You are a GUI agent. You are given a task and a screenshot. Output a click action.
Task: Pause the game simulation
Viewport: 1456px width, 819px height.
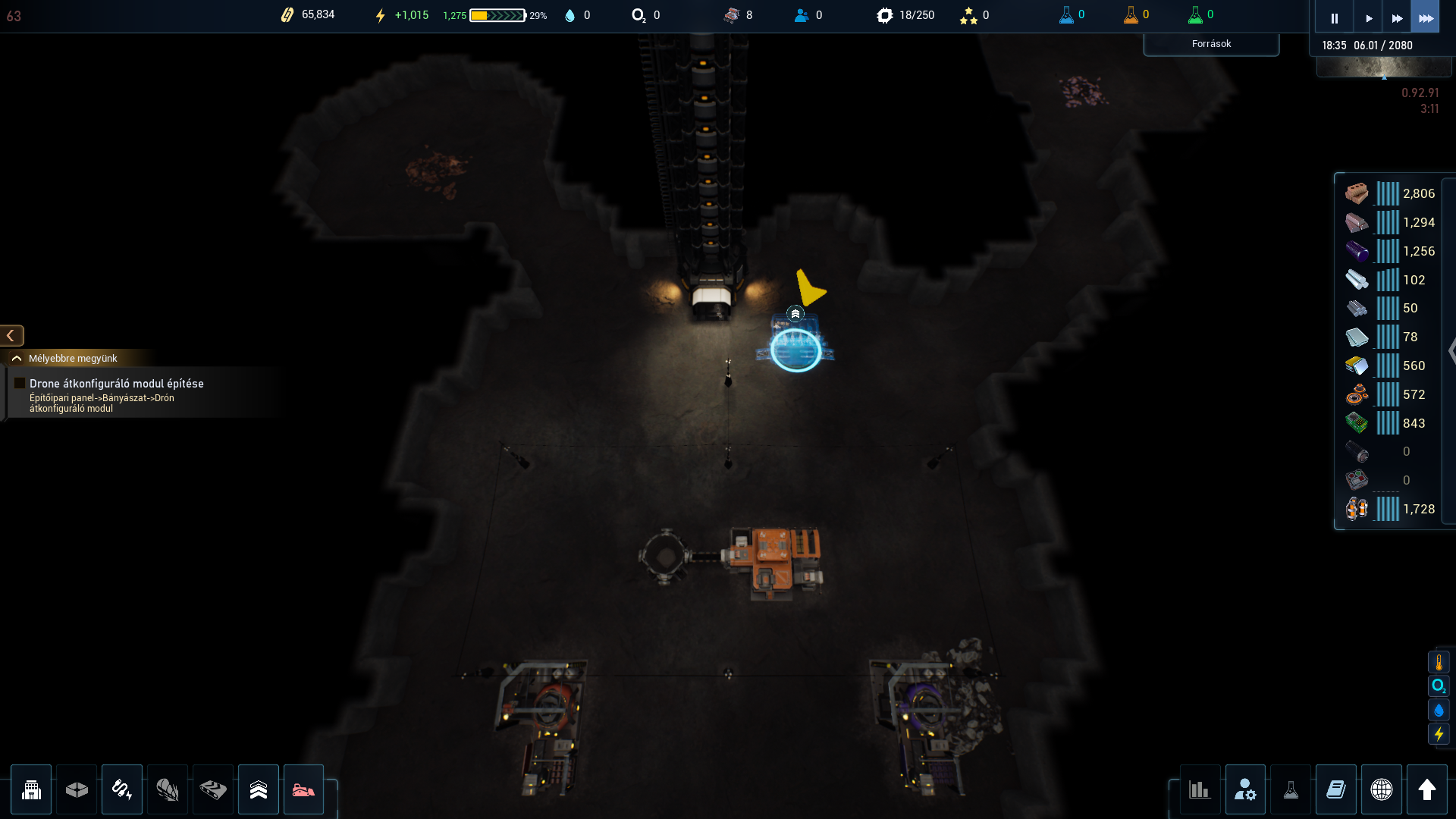click(1334, 18)
